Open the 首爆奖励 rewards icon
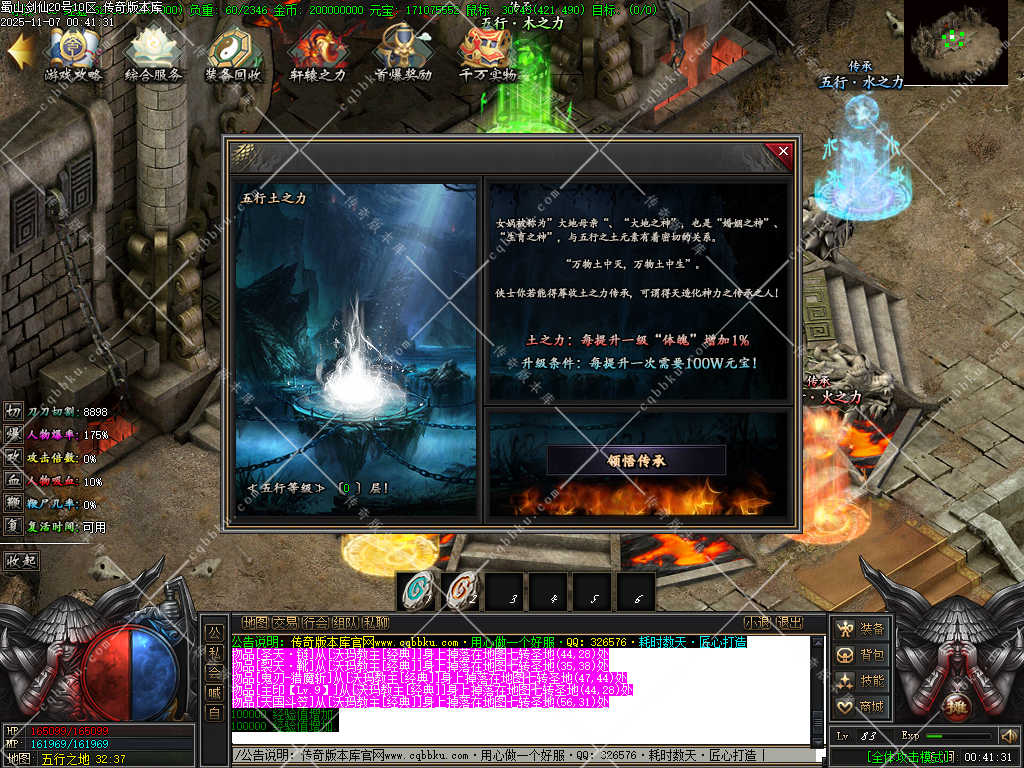1024x768 pixels. point(403,55)
